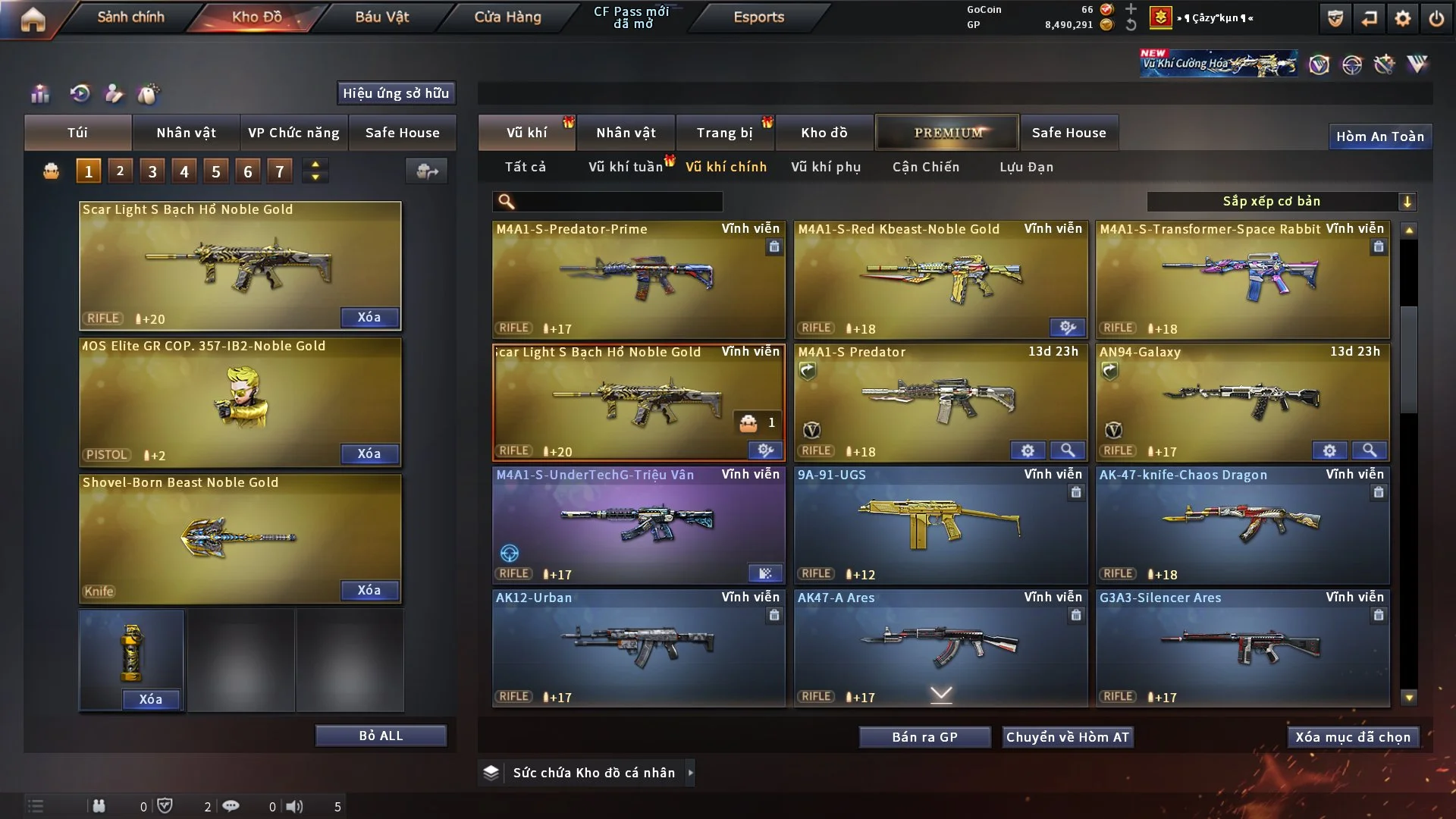The width and height of the screenshot is (1456, 819).
Task: Click the weapon search box
Action: coord(618,201)
